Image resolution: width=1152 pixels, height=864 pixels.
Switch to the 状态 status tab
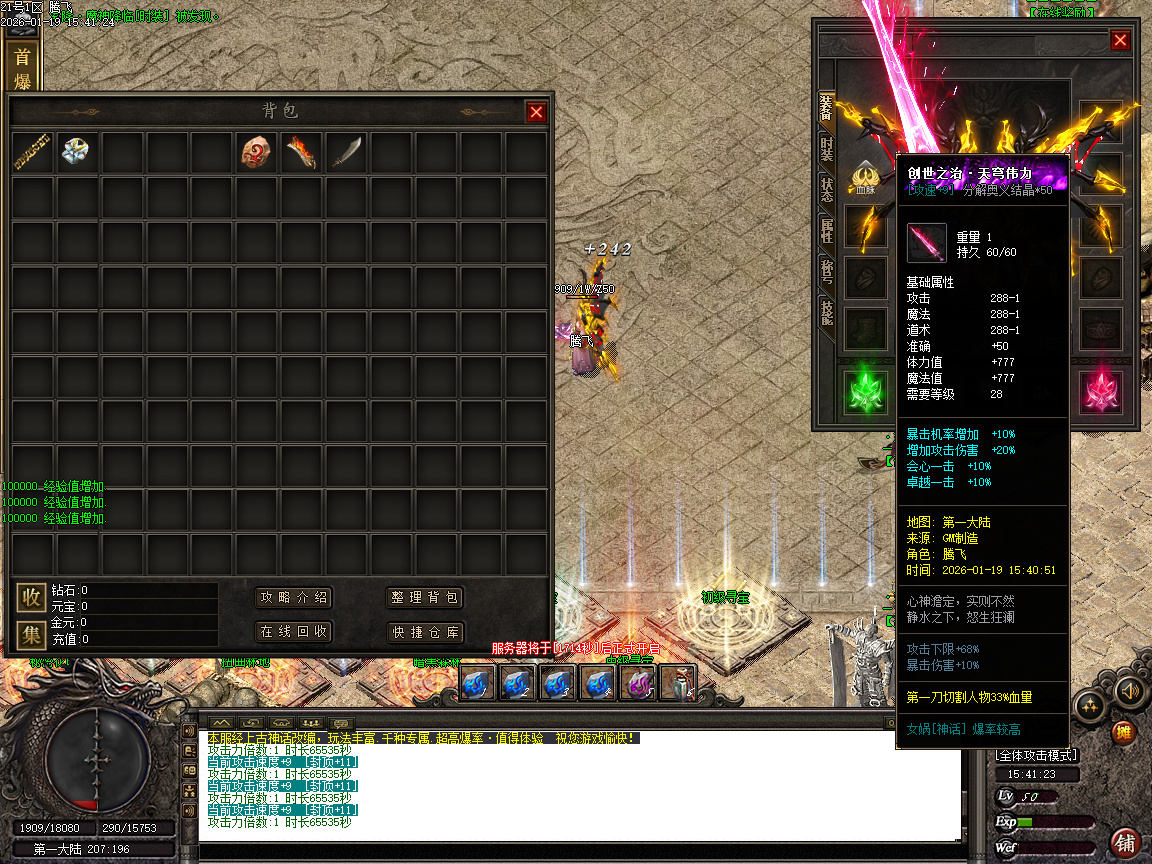coord(827,190)
